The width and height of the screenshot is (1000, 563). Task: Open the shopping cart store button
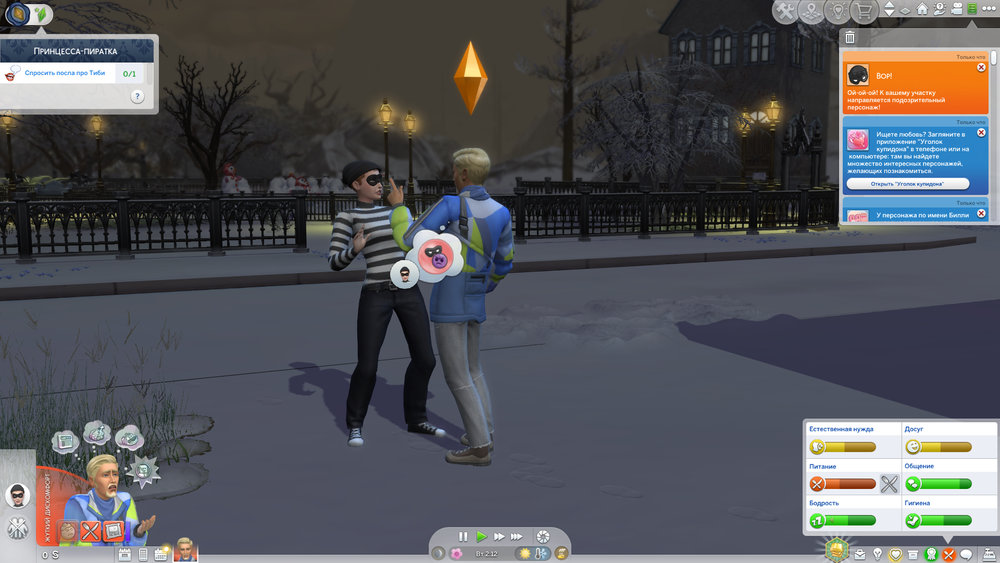pos(859,11)
